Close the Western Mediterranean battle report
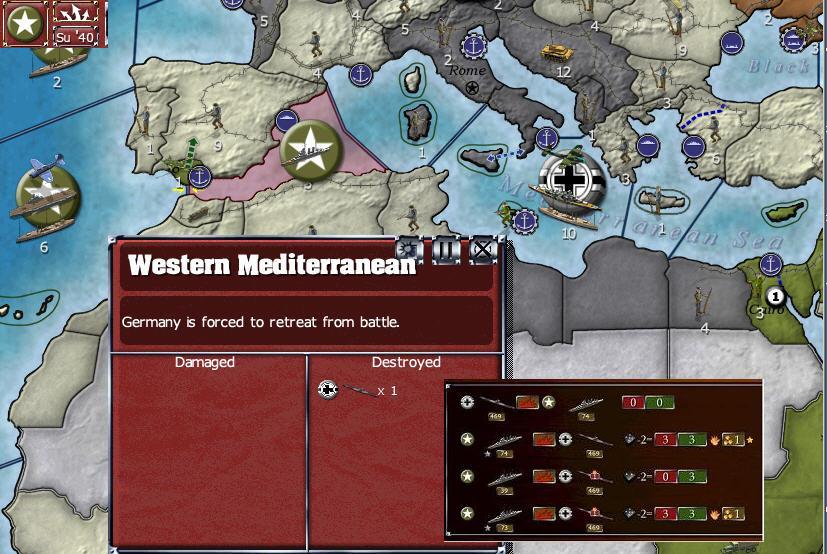This screenshot has width=827, height=554. (483, 250)
